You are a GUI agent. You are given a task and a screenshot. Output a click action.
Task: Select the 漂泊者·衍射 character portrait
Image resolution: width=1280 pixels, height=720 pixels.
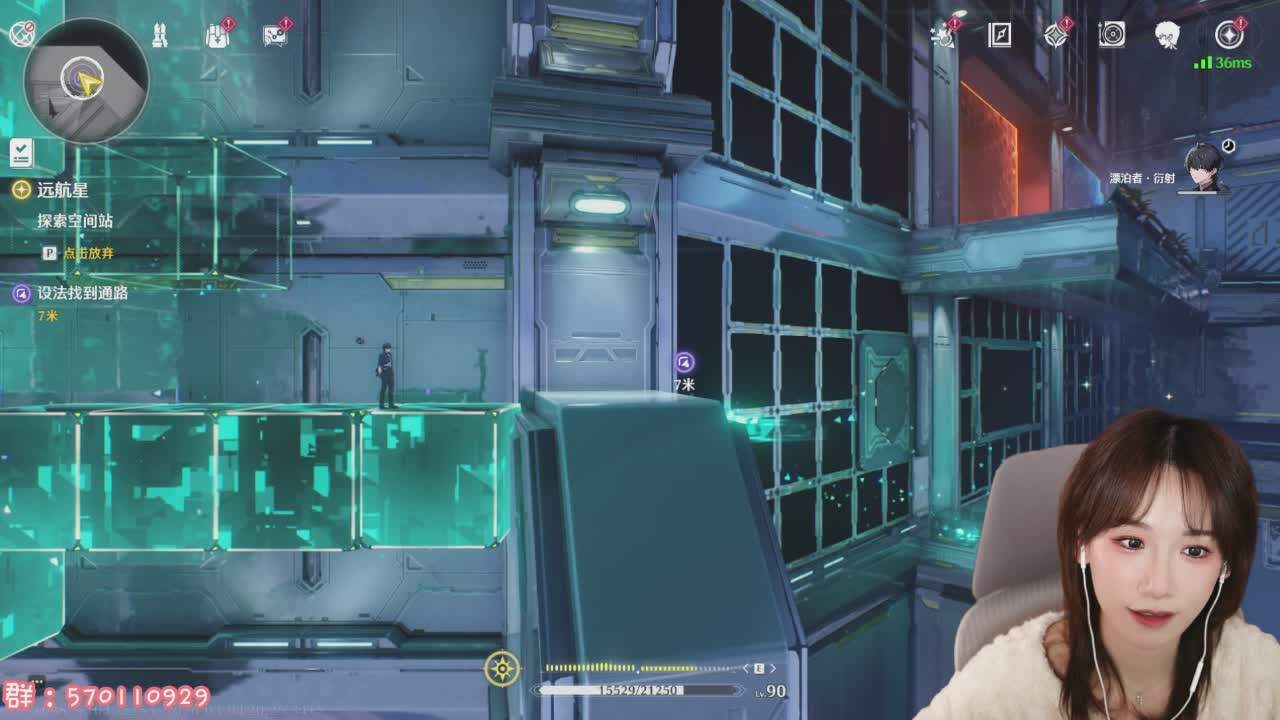(1203, 168)
